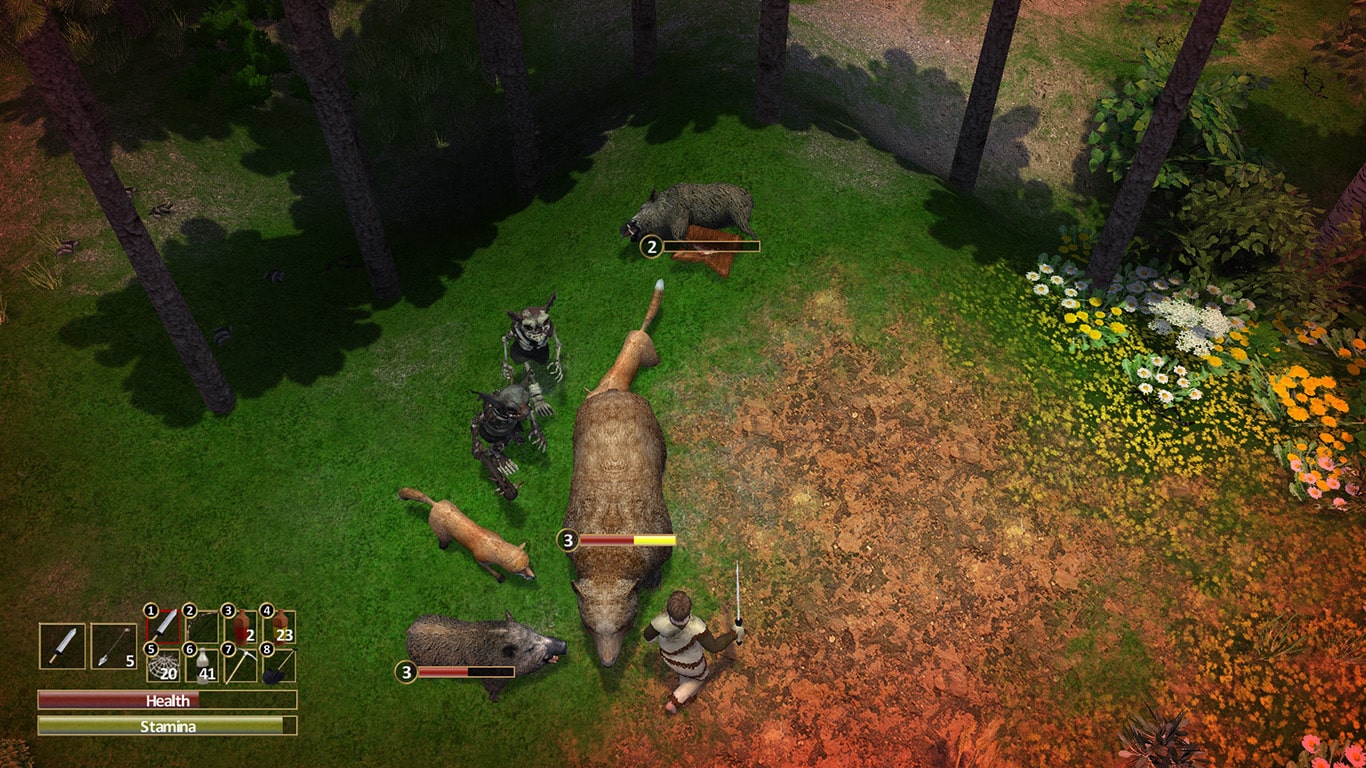This screenshot has height=768, width=1366.
Task: Equip the bow in hotbar slot 2
Action: tap(203, 626)
